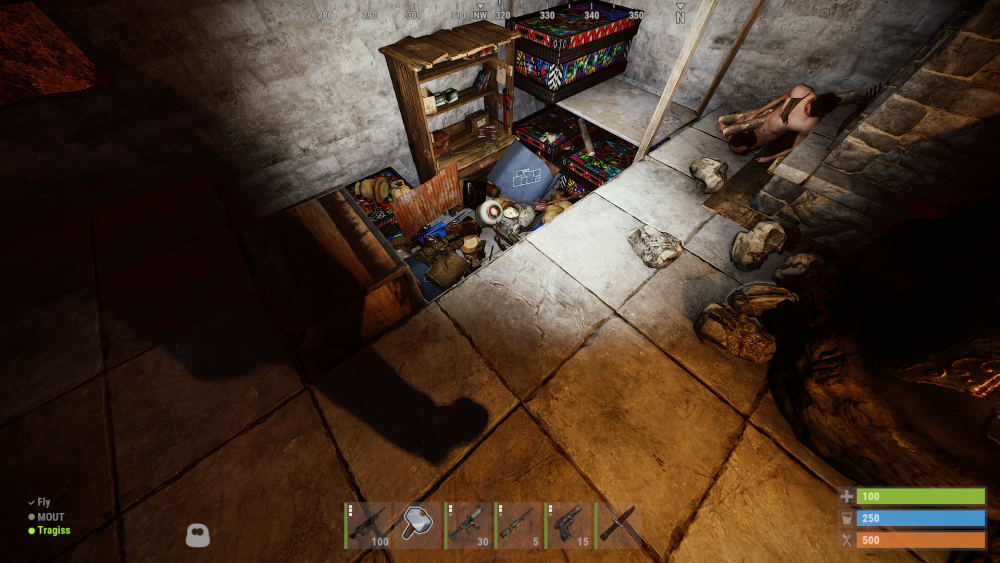The width and height of the screenshot is (1000, 563).
Task: Open the loot bag icon
Action: (x=198, y=535)
